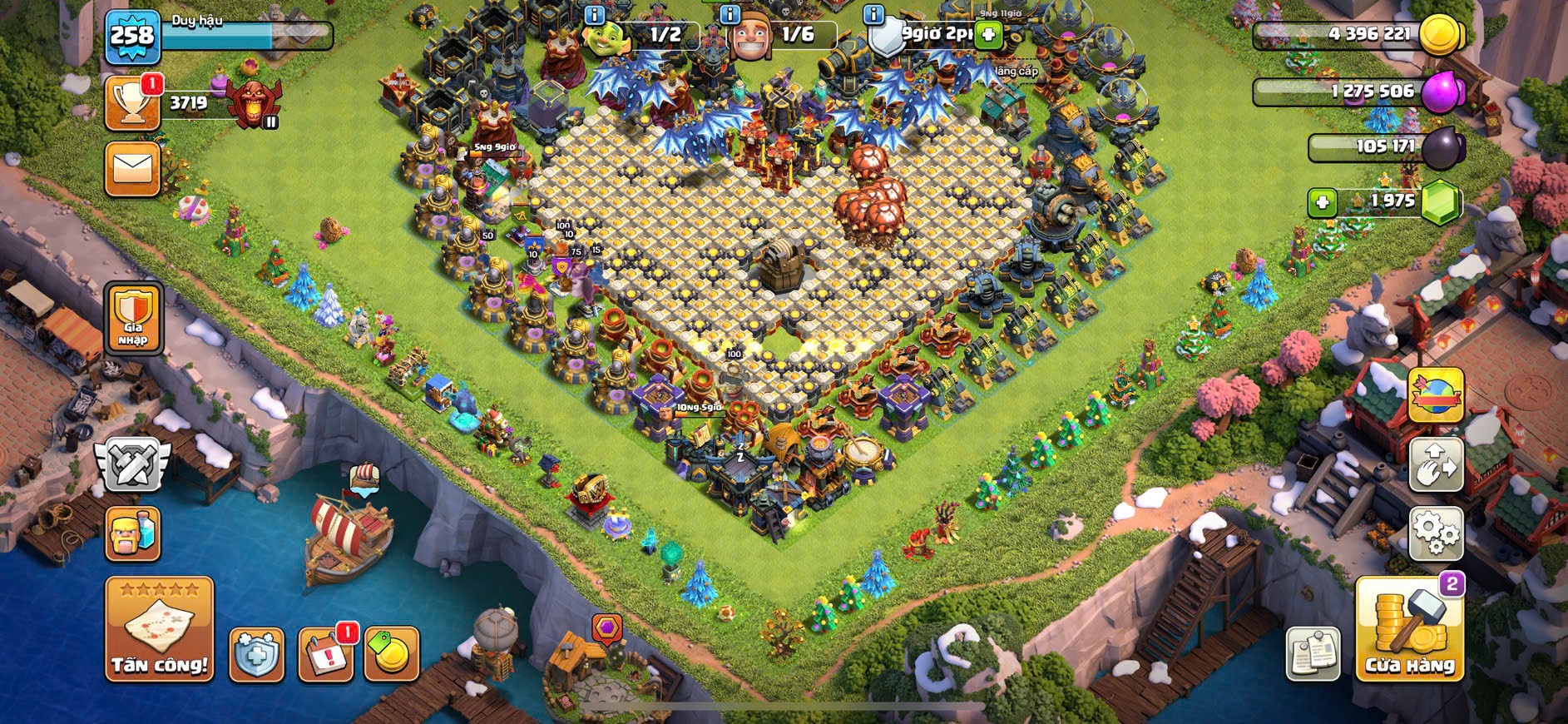This screenshot has height=724, width=1568.
Task: Open the hand-and-arrows layout editor button
Action: (1435, 464)
